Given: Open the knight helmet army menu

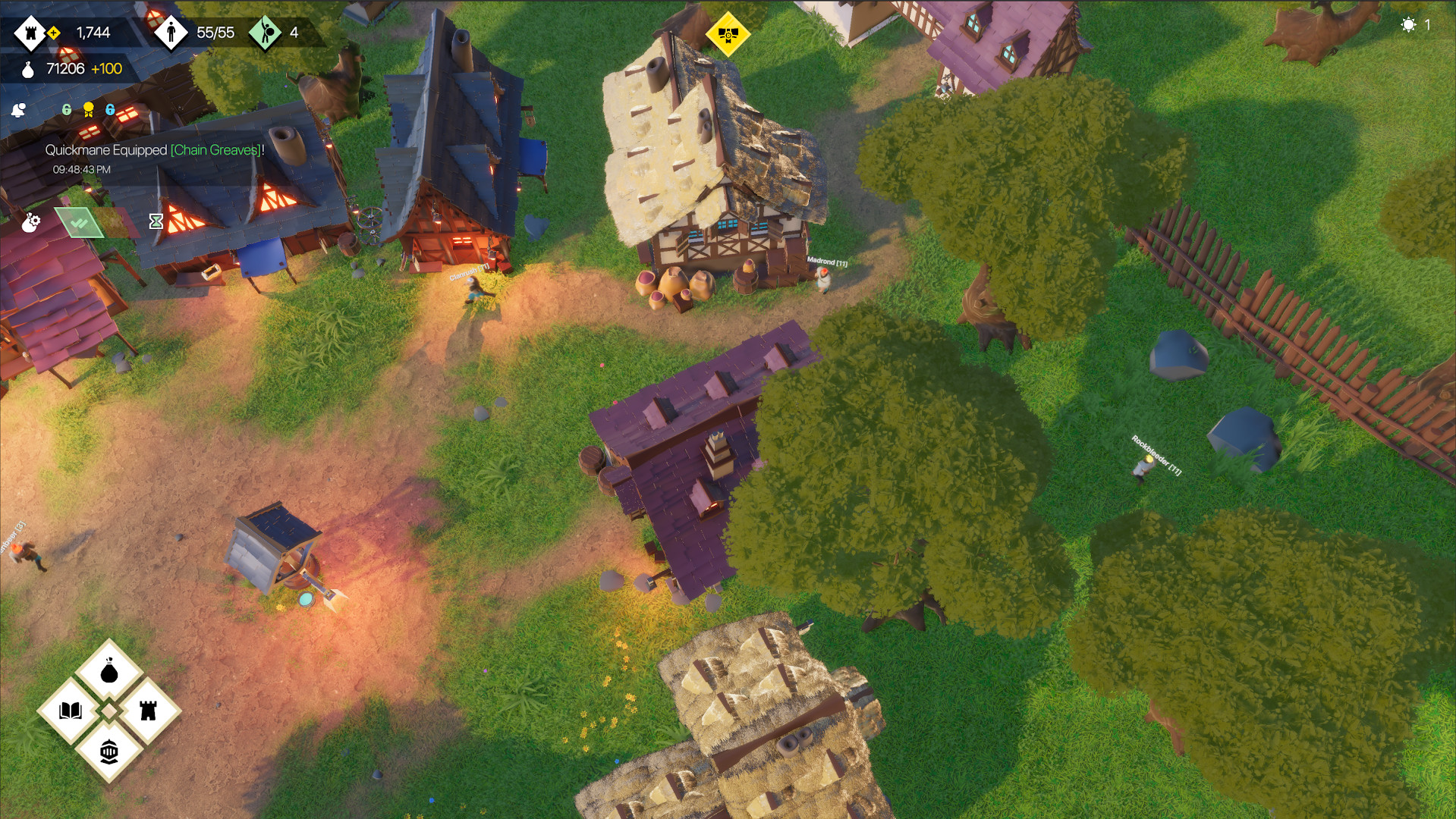Looking at the screenshot, I should (x=110, y=752).
